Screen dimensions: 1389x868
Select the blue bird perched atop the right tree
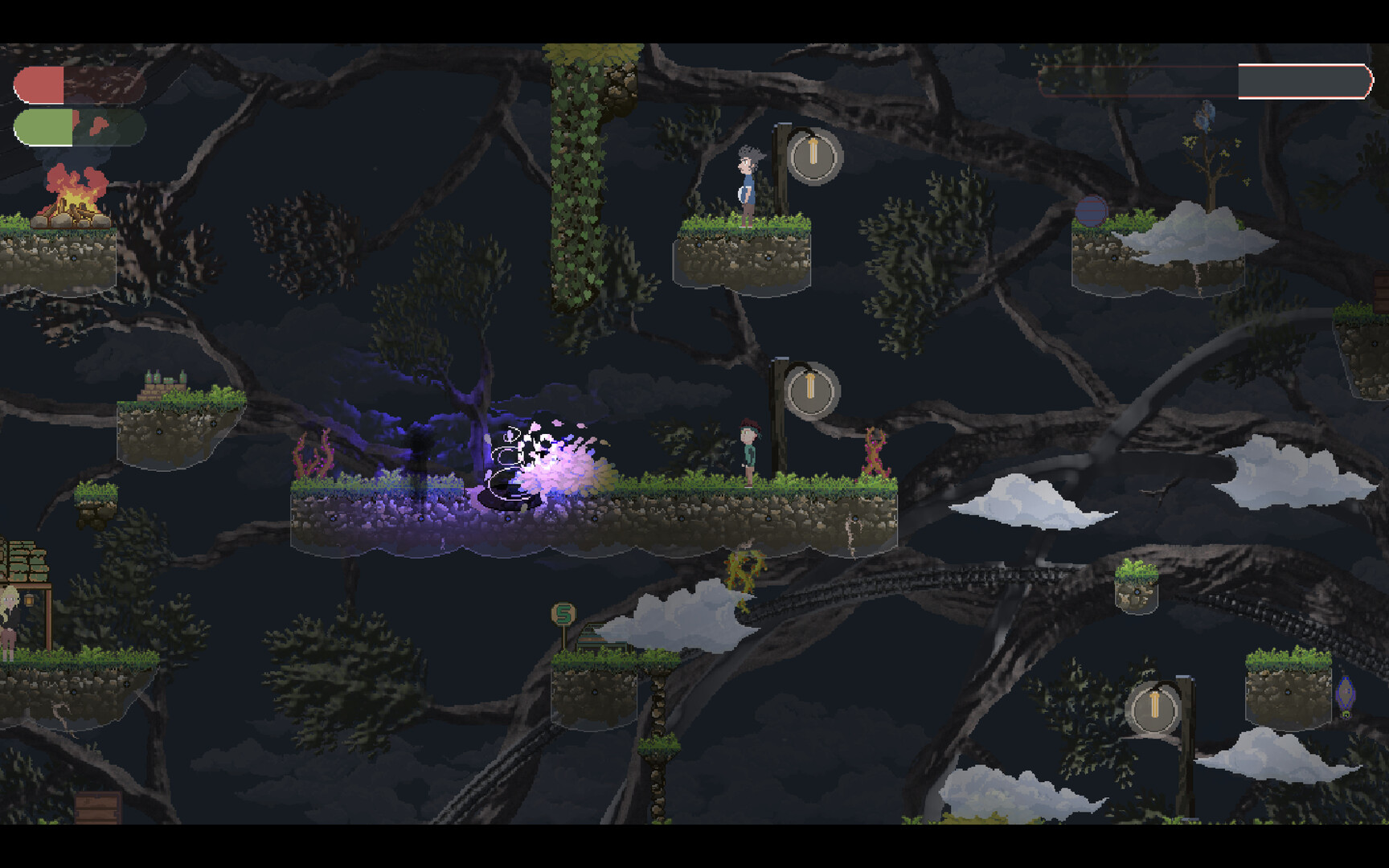click(1206, 114)
